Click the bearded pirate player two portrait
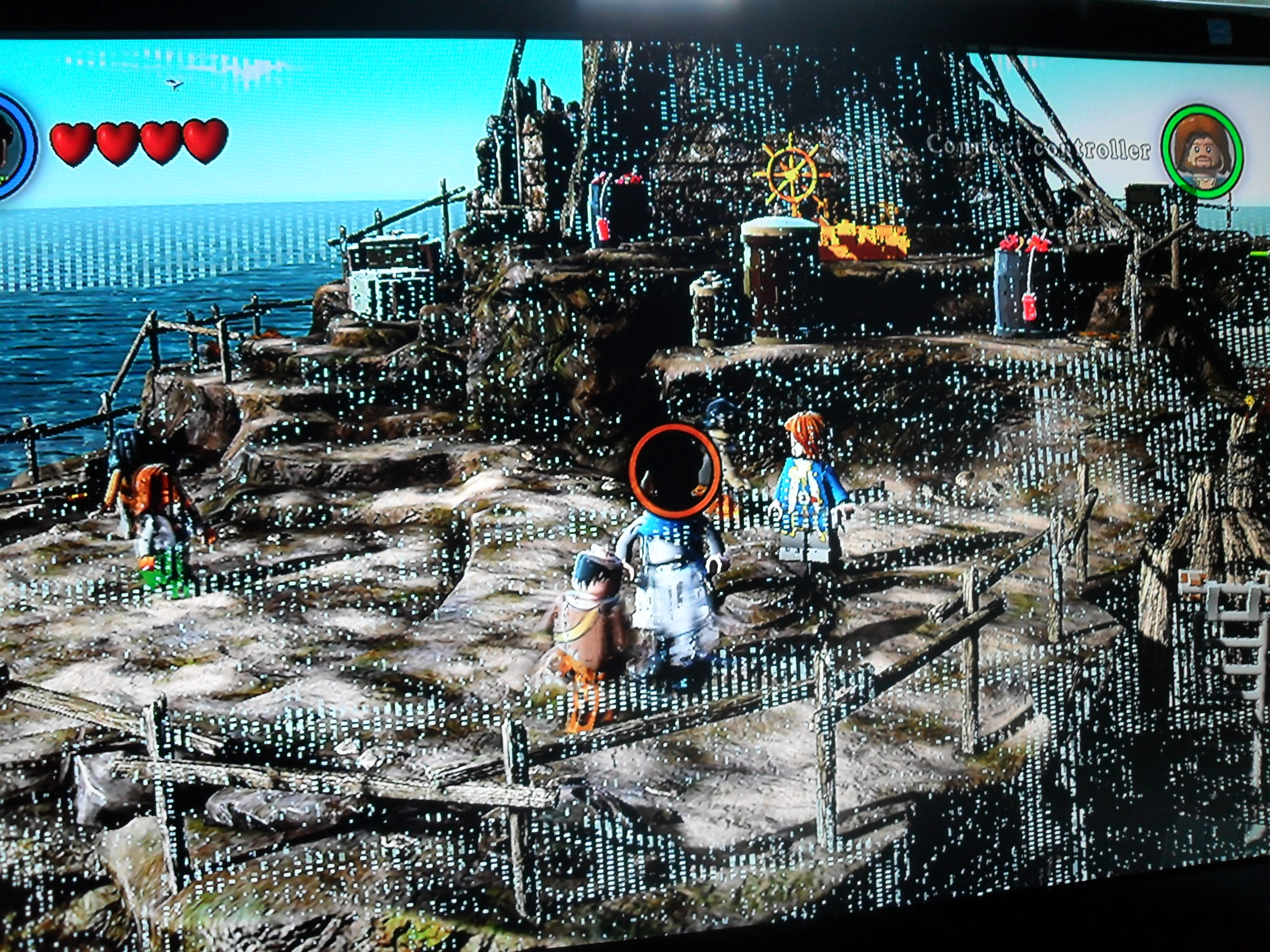The height and width of the screenshot is (952, 1270). [1202, 151]
